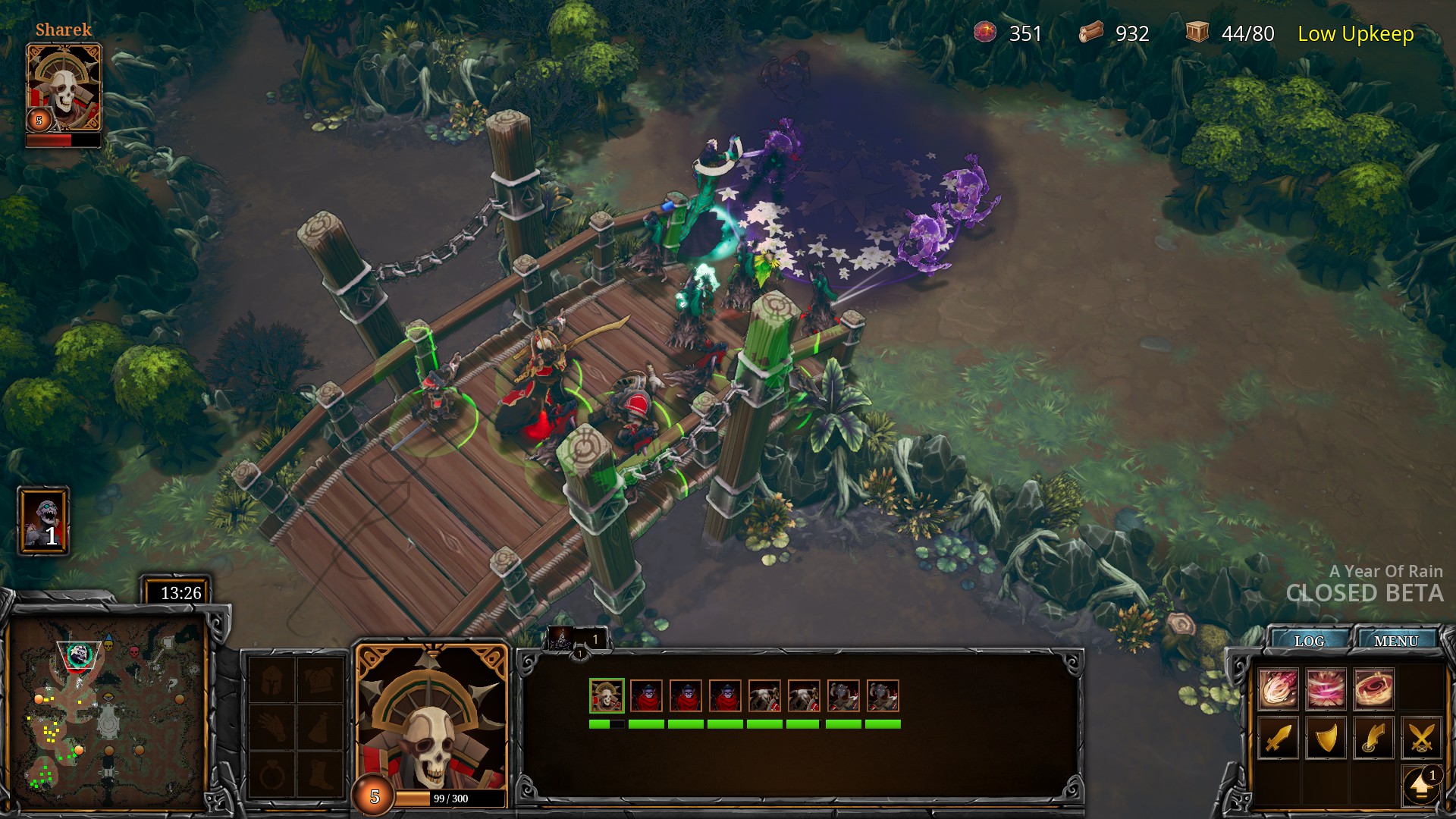
Task: Select the winged boot move command
Action: click(x=1373, y=737)
